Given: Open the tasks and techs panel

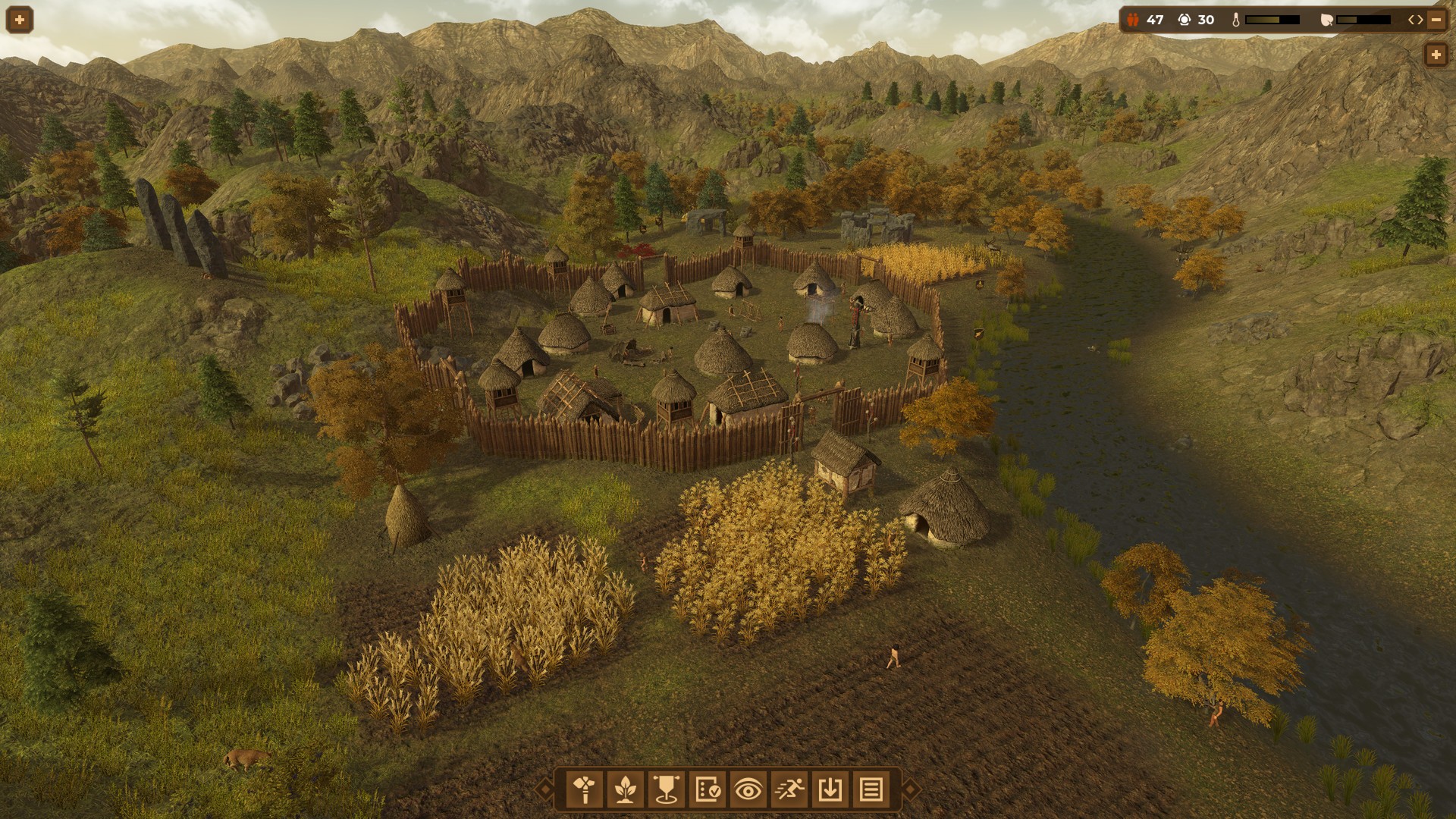Looking at the screenshot, I should (x=709, y=789).
